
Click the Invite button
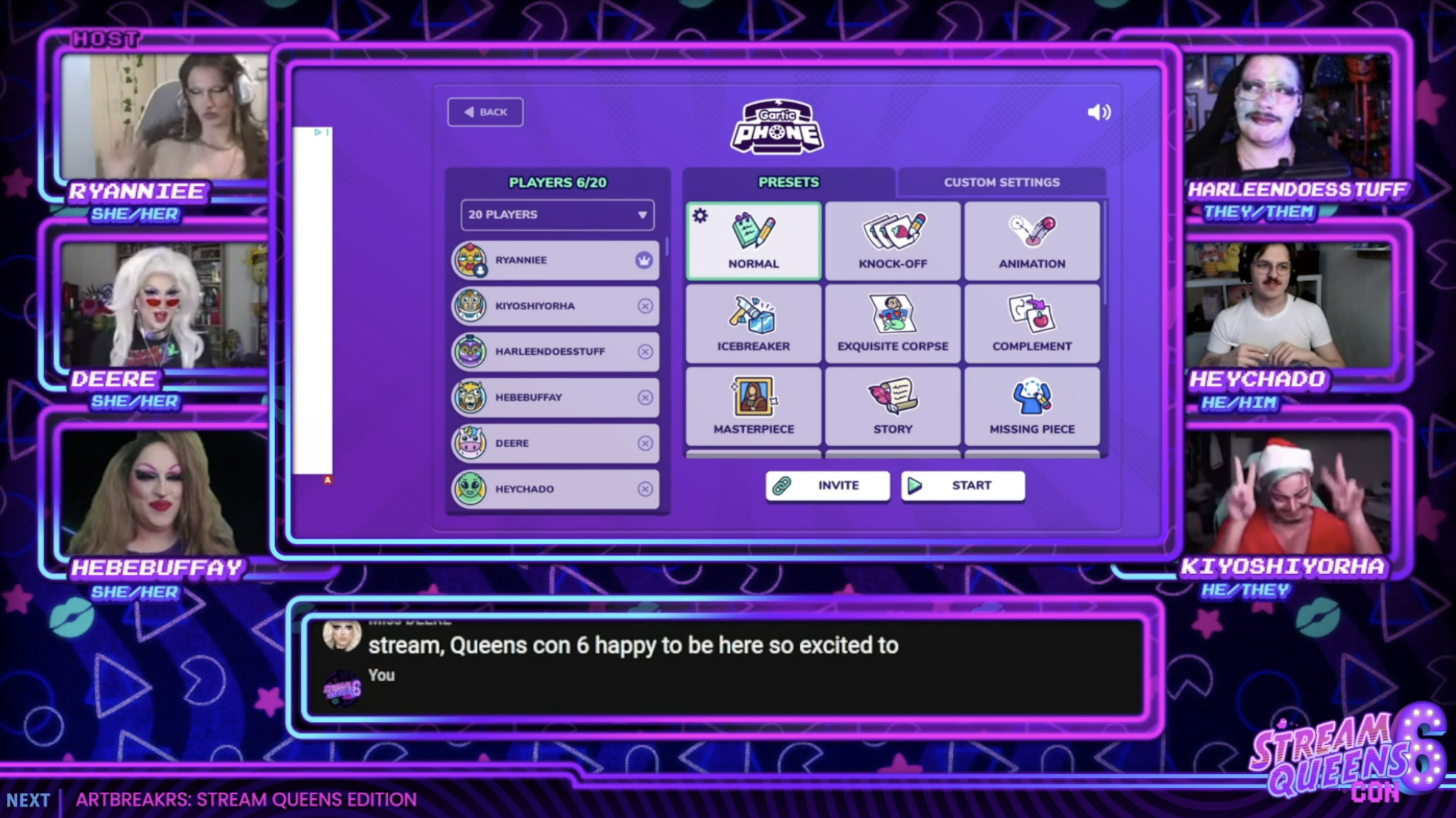tap(827, 486)
